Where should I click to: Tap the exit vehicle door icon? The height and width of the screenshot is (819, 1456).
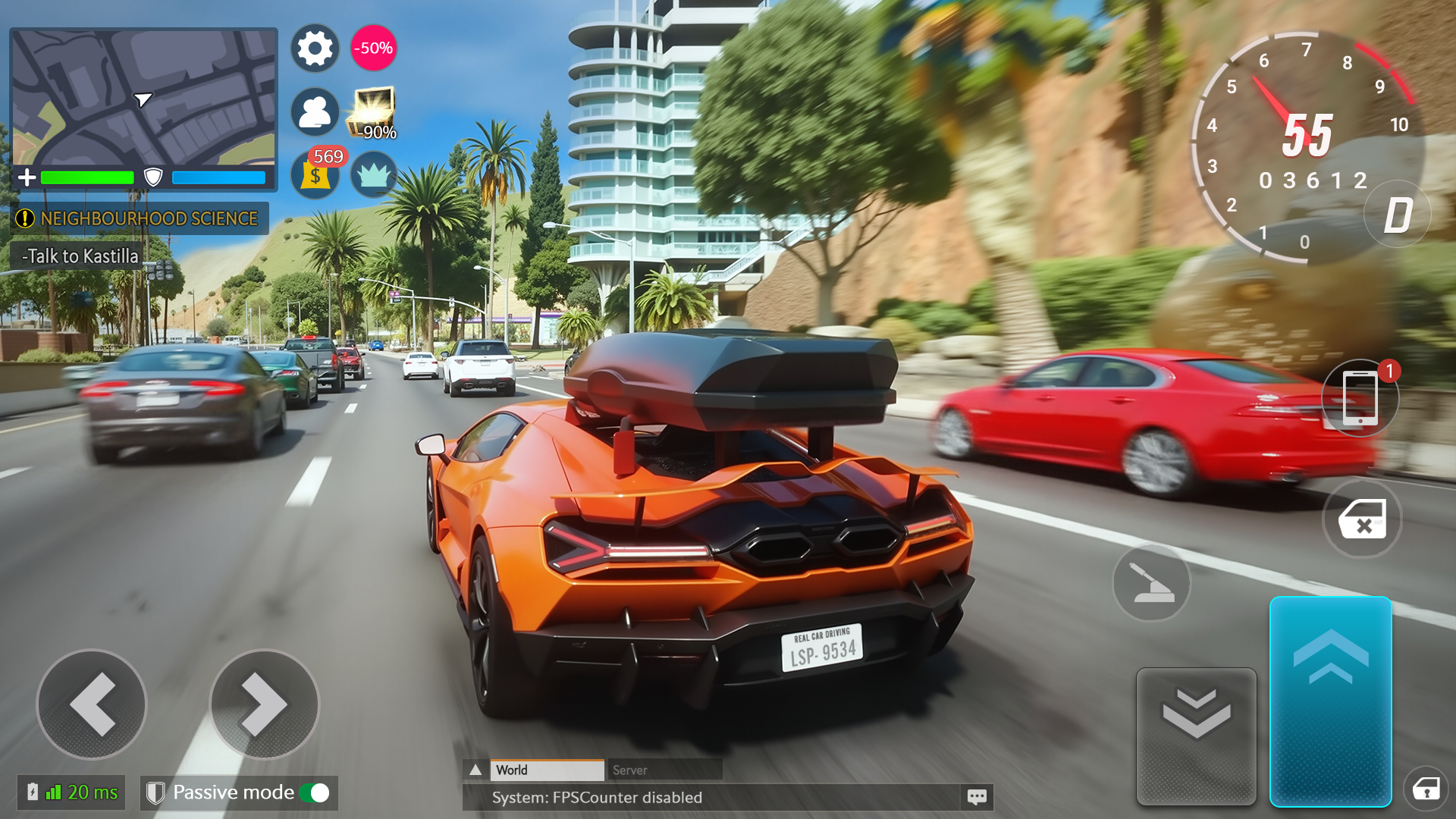pos(1362,520)
